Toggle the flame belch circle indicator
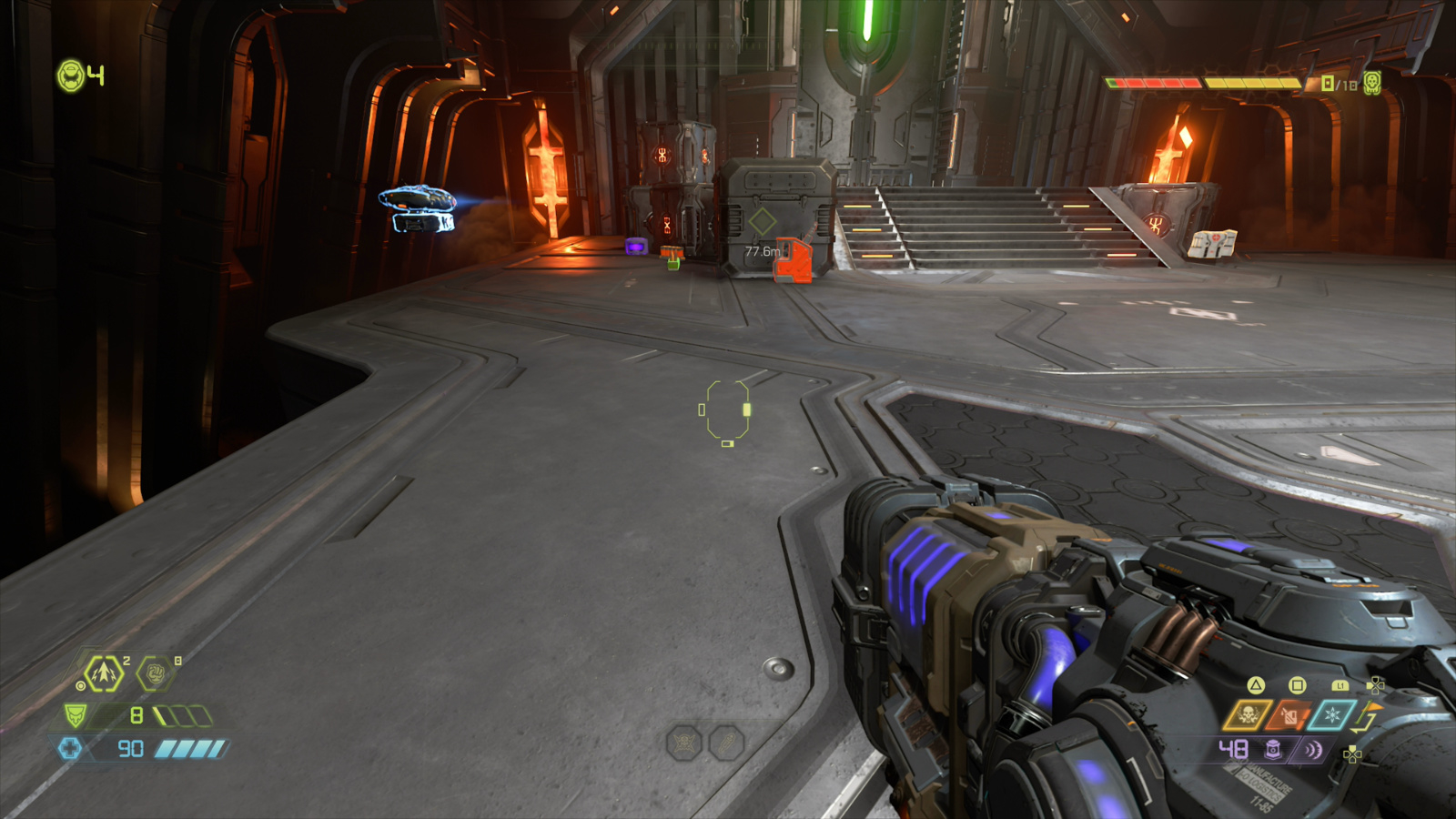Image resolution: width=1456 pixels, height=819 pixels. tap(81, 685)
